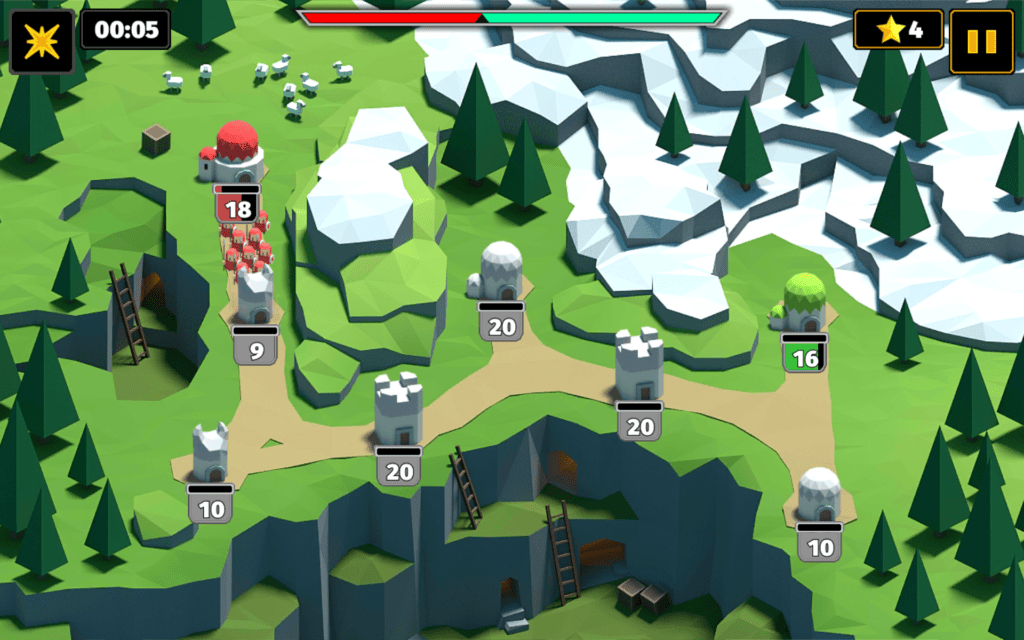Select the white dome hut showing 10
1024x640 pixels.
pyautogui.click(x=819, y=495)
